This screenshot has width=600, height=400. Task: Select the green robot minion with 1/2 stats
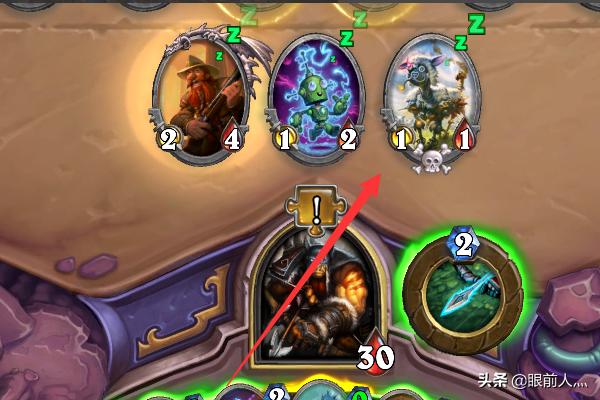(315, 92)
